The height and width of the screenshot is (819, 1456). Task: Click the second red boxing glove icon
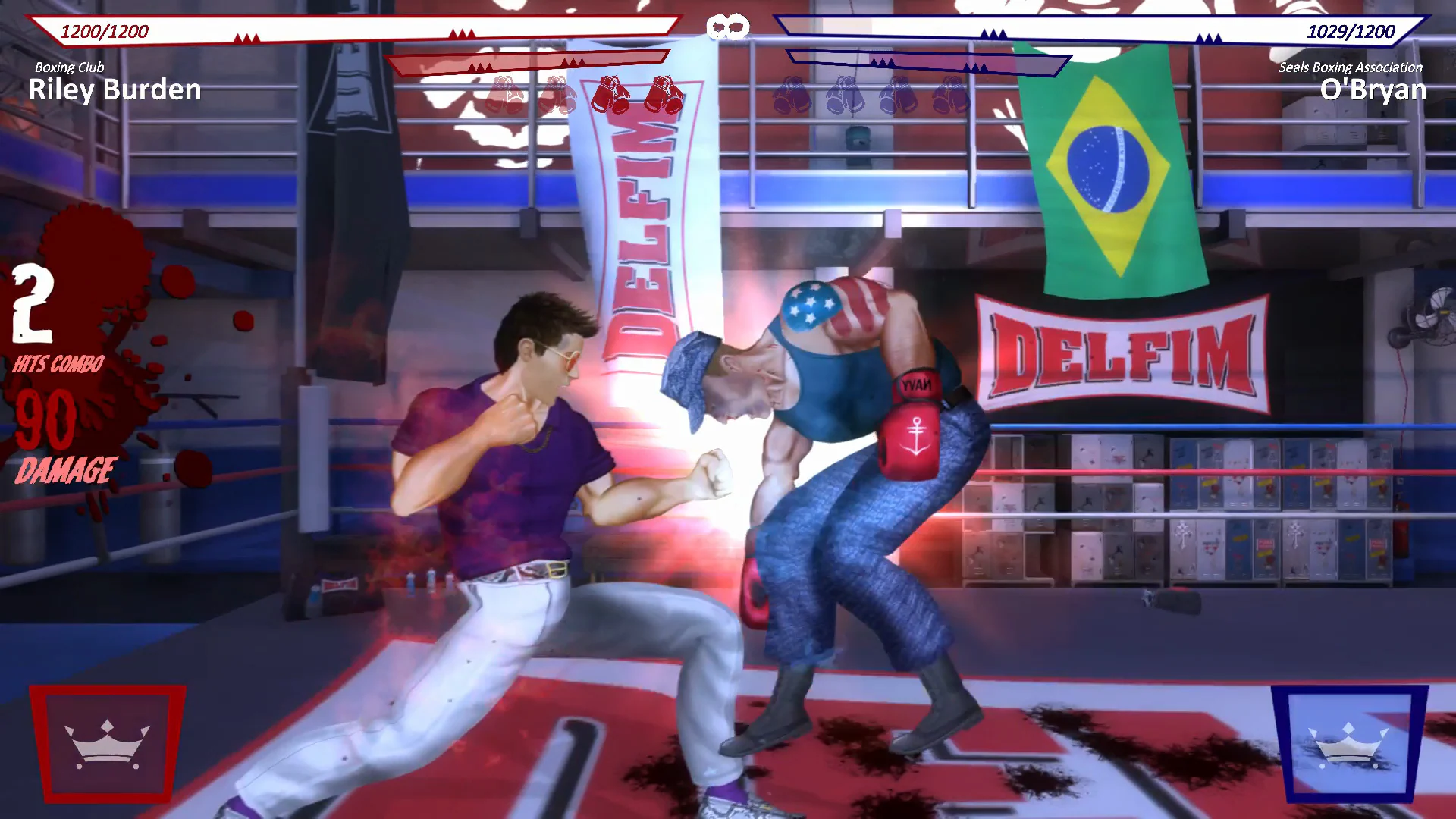pos(557,95)
